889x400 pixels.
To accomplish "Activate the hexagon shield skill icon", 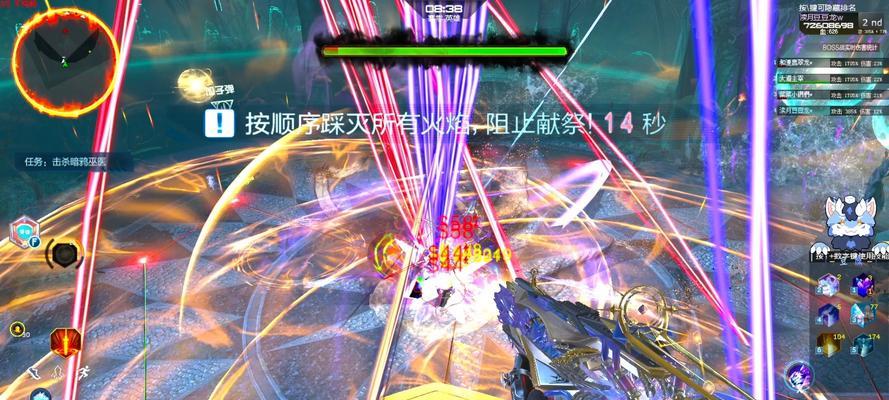I will point(22,234).
